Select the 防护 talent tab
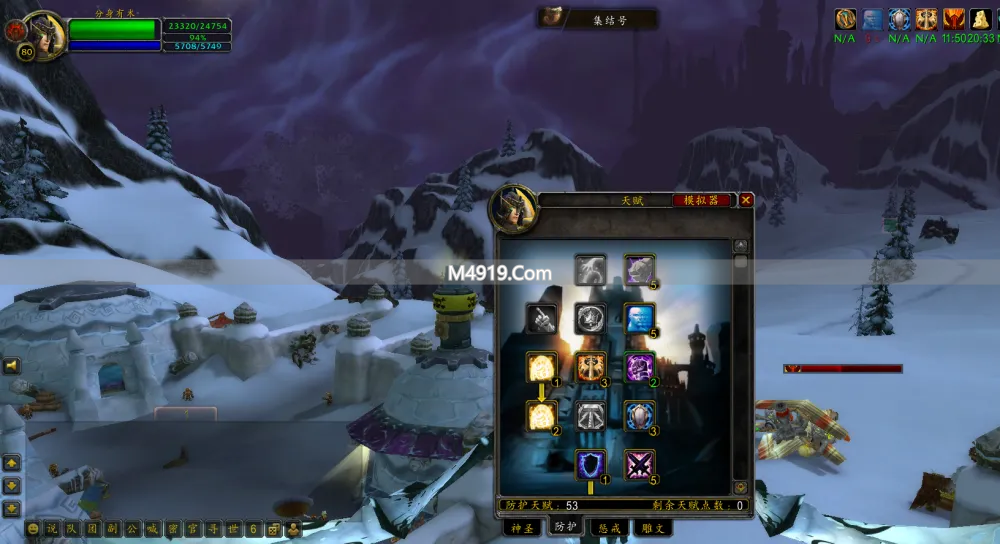This screenshot has width=1000, height=544. tap(566, 527)
